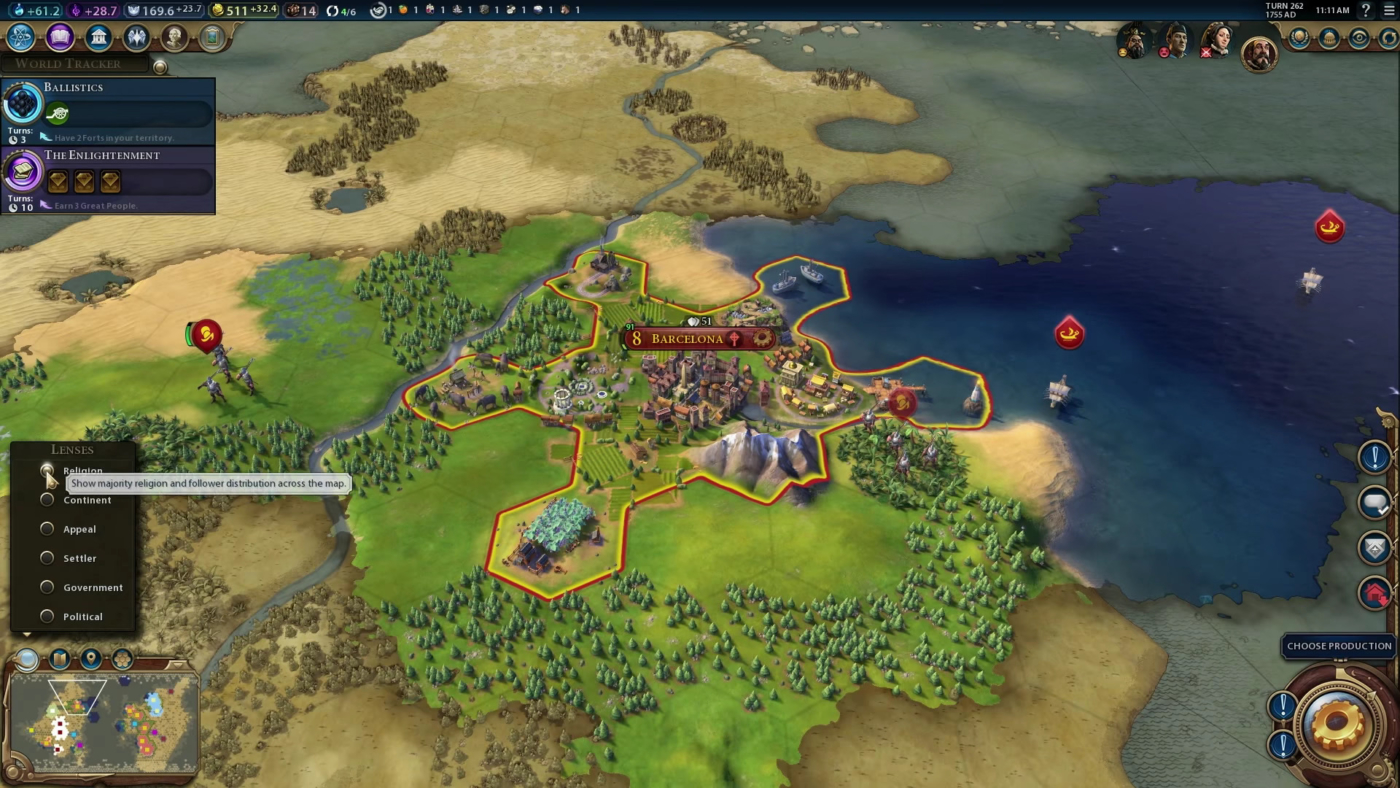Screen dimensions: 1400x788
Task: Click the Choose Production button
Action: click(1338, 646)
